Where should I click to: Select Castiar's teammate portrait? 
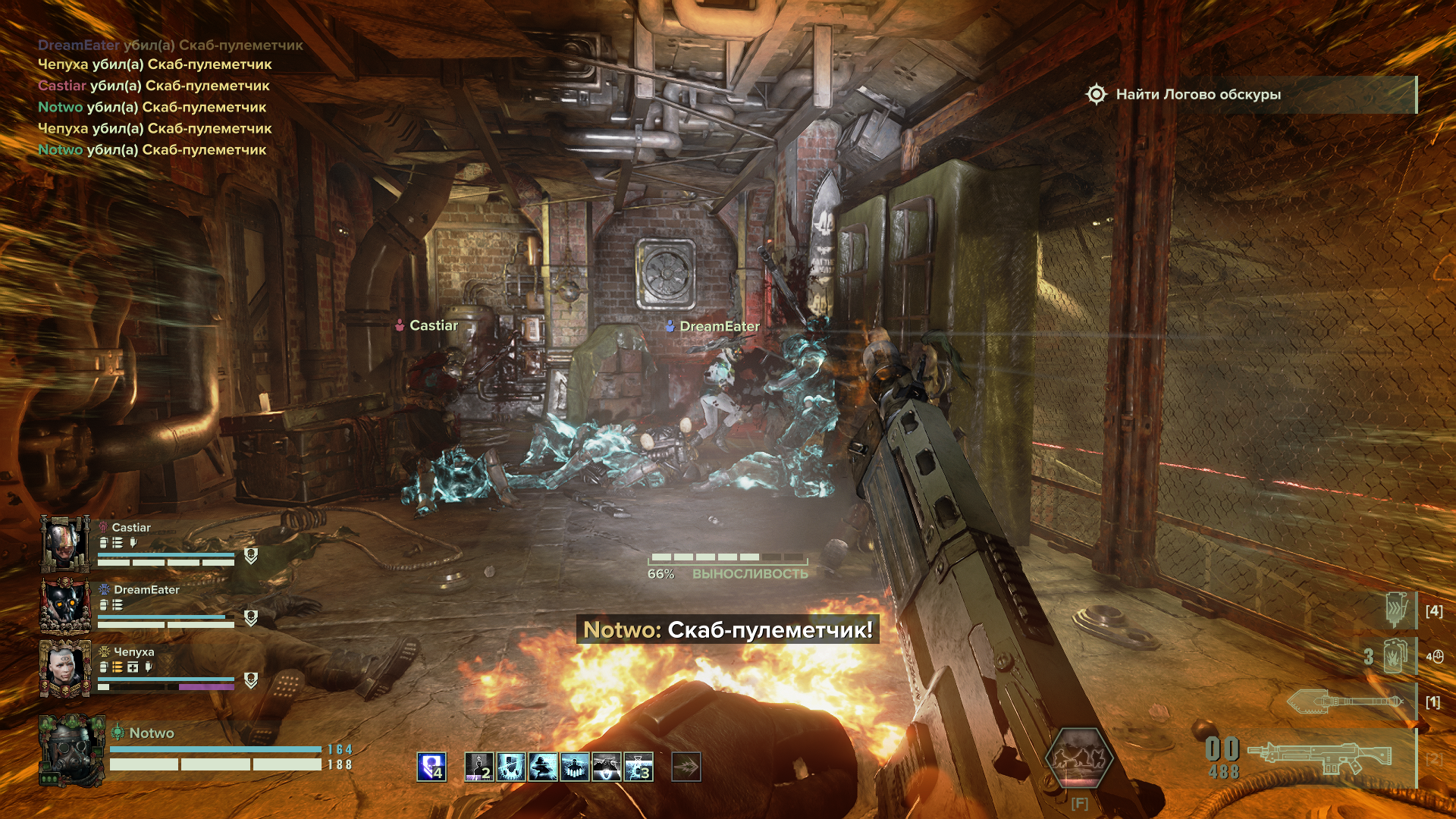(64, 543)
